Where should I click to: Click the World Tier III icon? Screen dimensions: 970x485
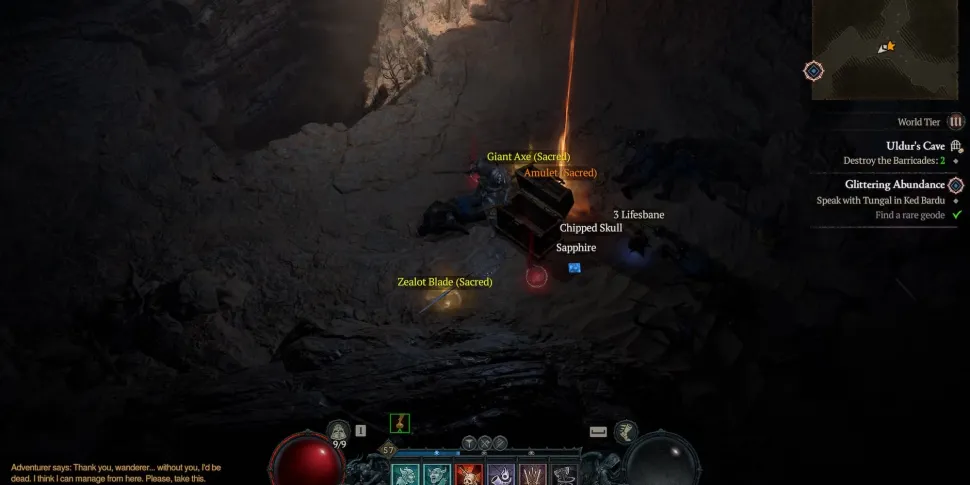[955, 122]
